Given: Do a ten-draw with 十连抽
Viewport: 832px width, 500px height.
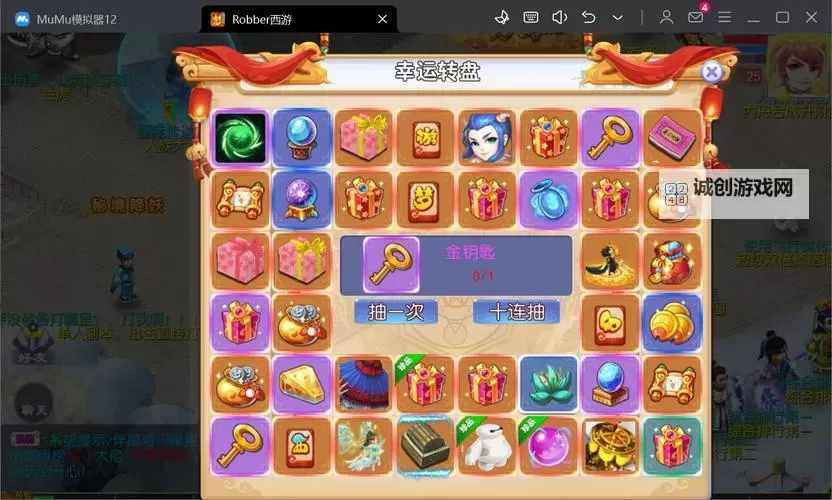Looking at the screenshot, I should click(x=516, y=312).
